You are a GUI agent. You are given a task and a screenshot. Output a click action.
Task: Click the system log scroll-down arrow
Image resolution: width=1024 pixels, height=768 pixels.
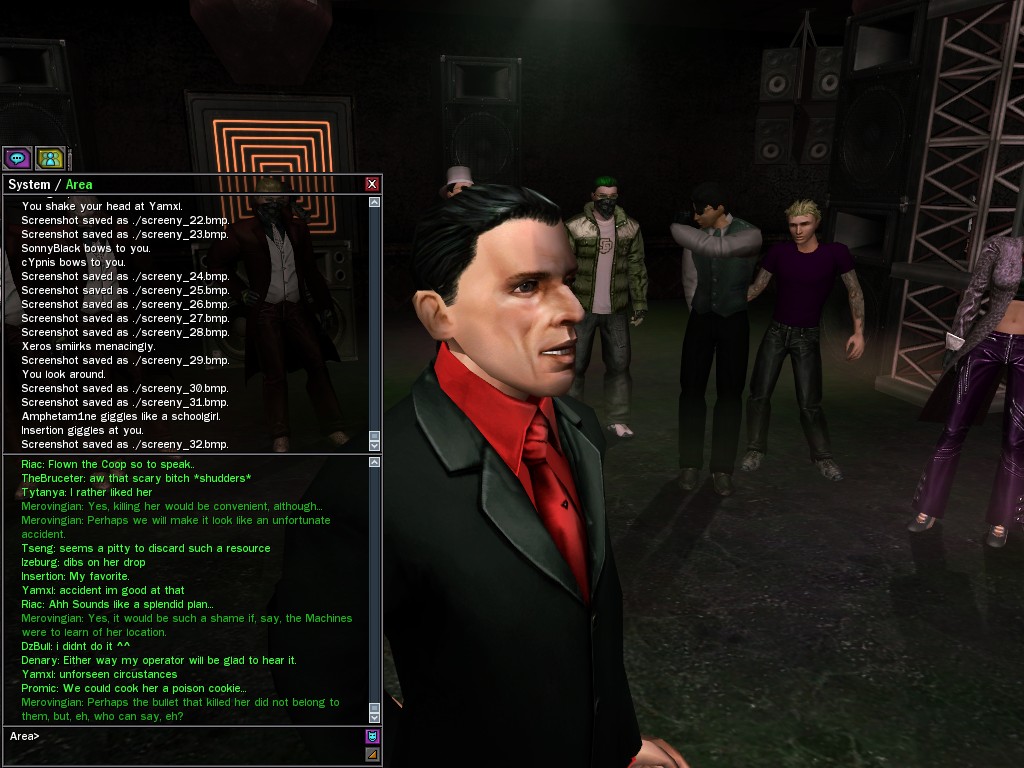click(x=375, y=445)
